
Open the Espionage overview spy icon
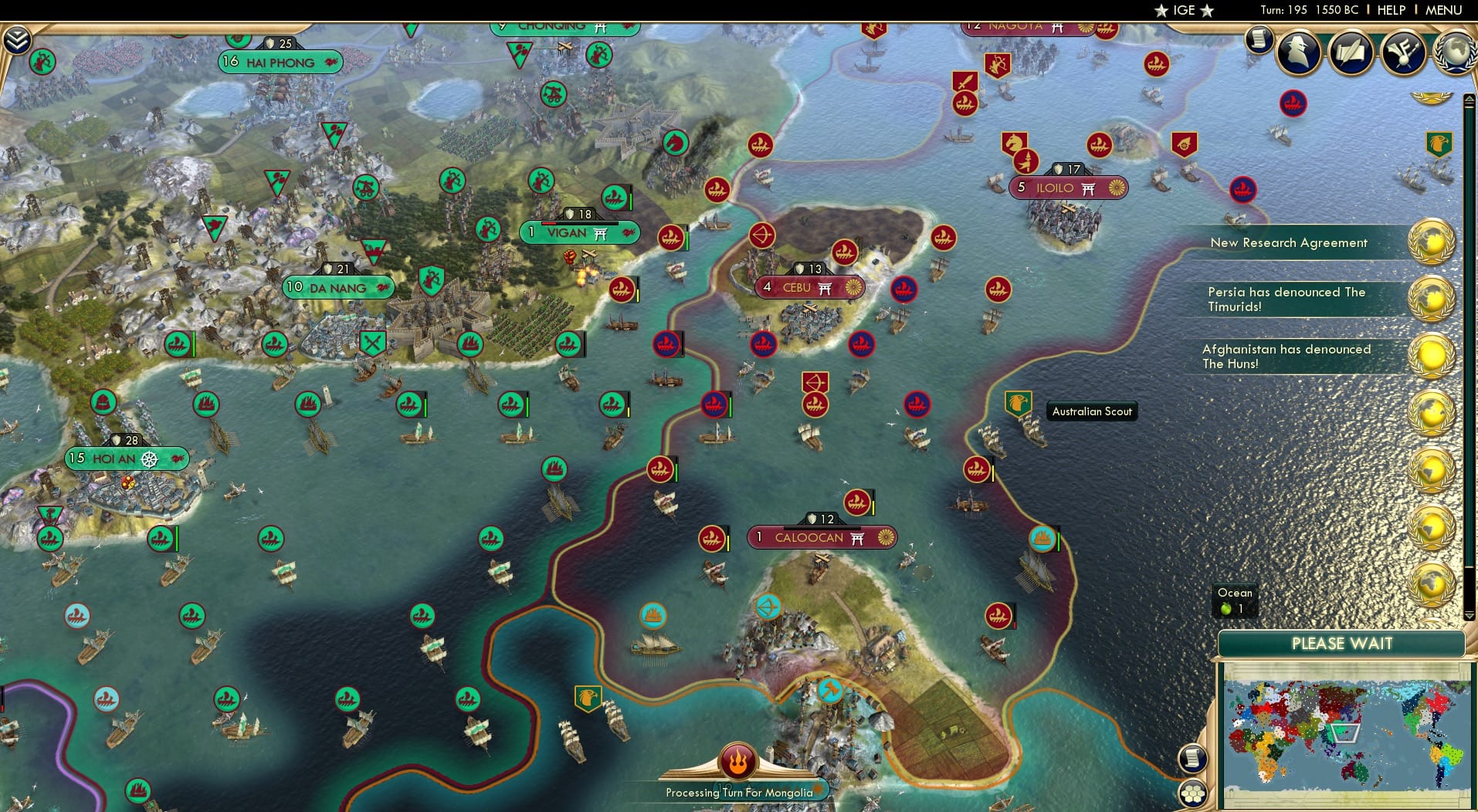pos(1299,52)
